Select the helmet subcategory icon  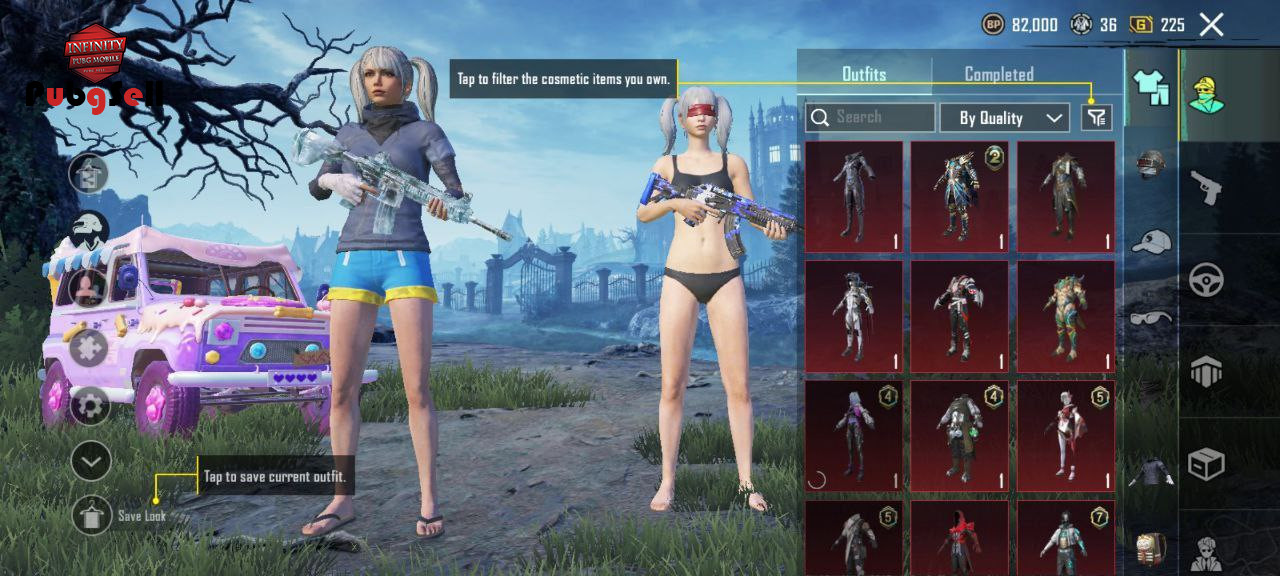point(1151,164)
